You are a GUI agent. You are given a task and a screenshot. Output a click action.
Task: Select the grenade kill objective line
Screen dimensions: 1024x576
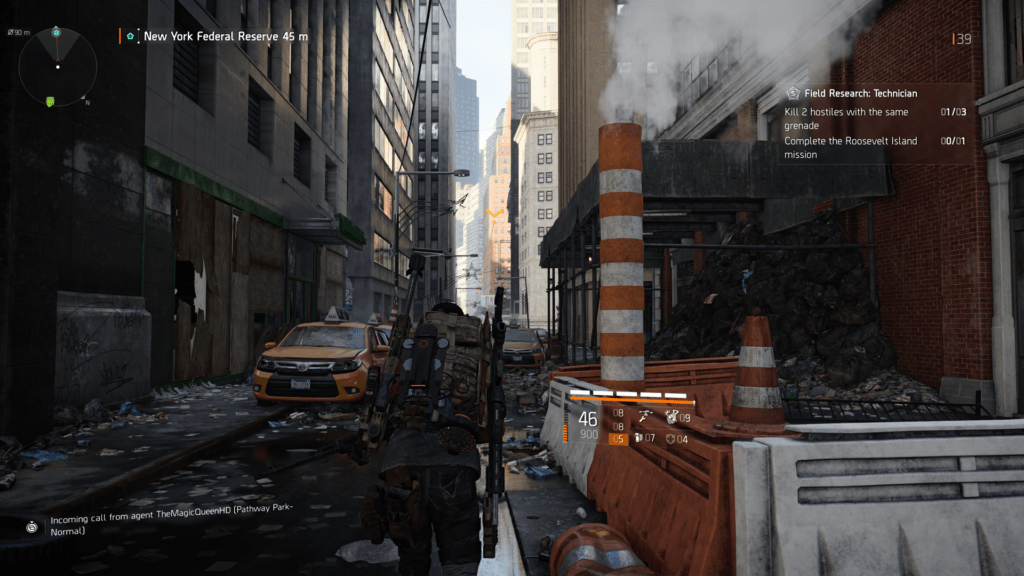pos(846,118)
